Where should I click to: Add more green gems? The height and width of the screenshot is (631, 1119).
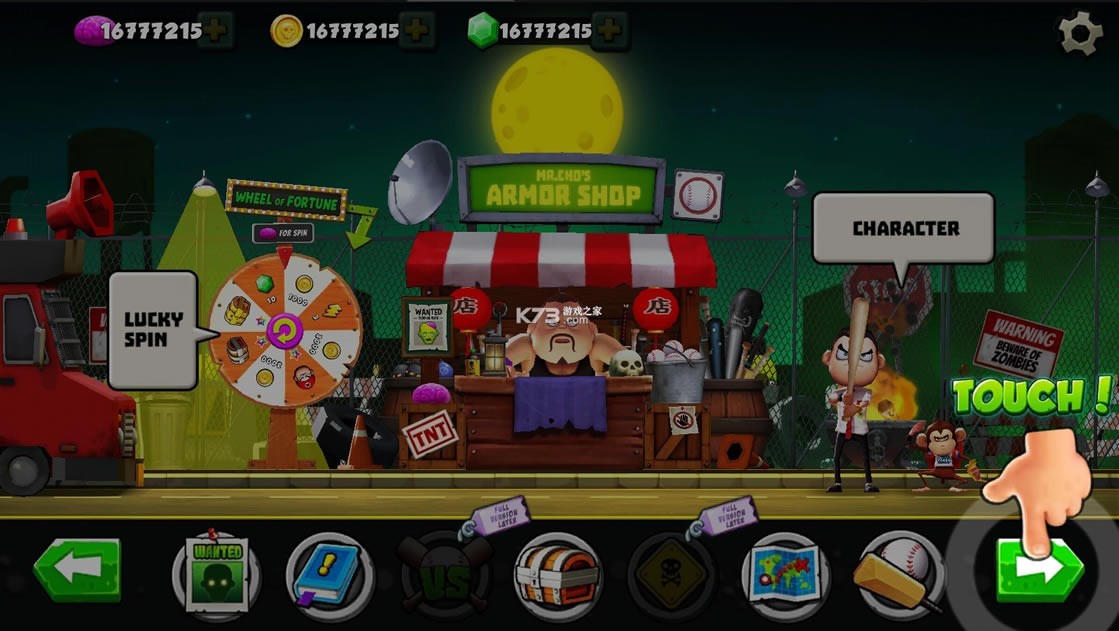click(610, 31)
